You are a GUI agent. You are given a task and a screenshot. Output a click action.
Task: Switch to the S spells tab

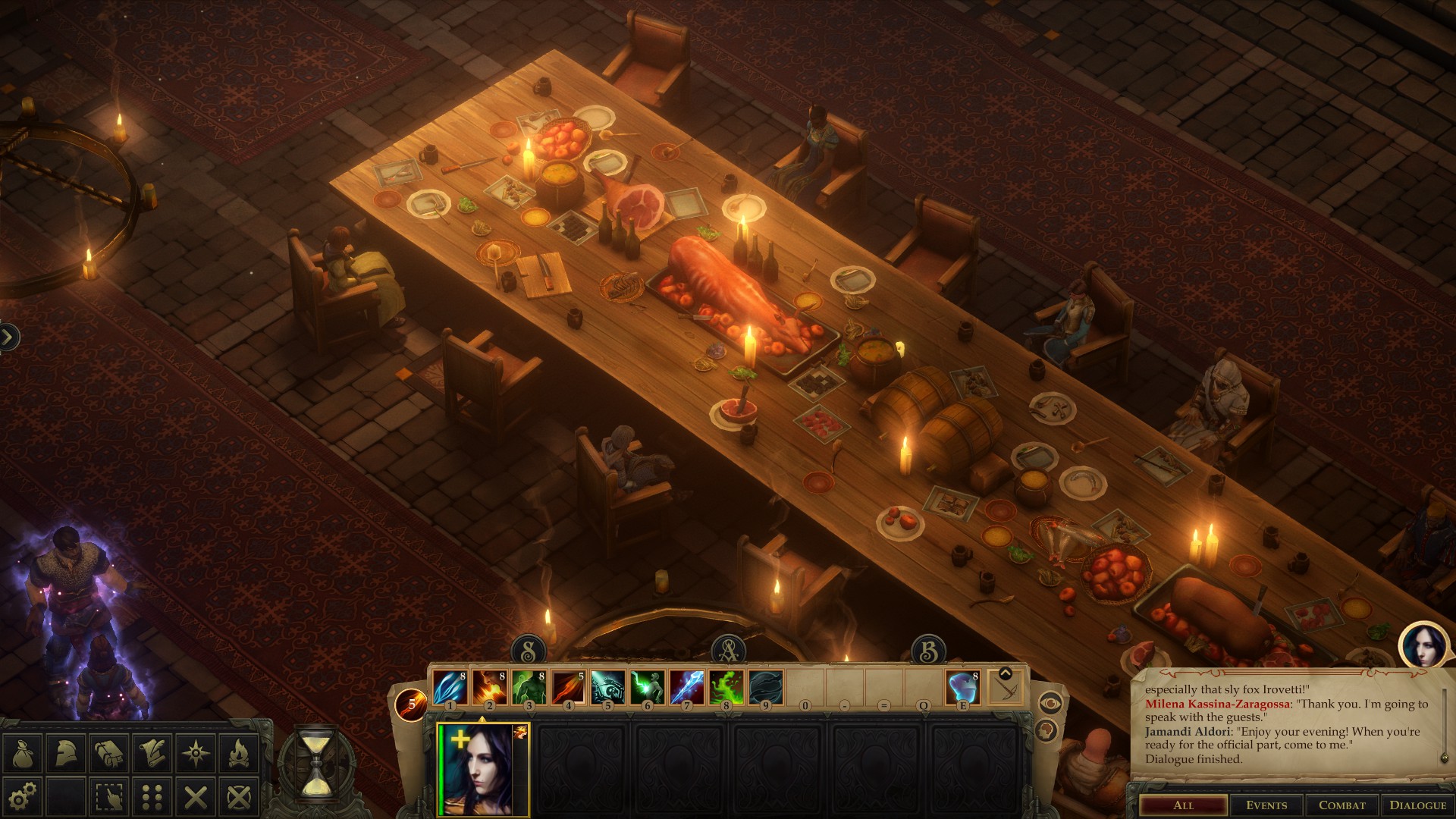point(529,651)
